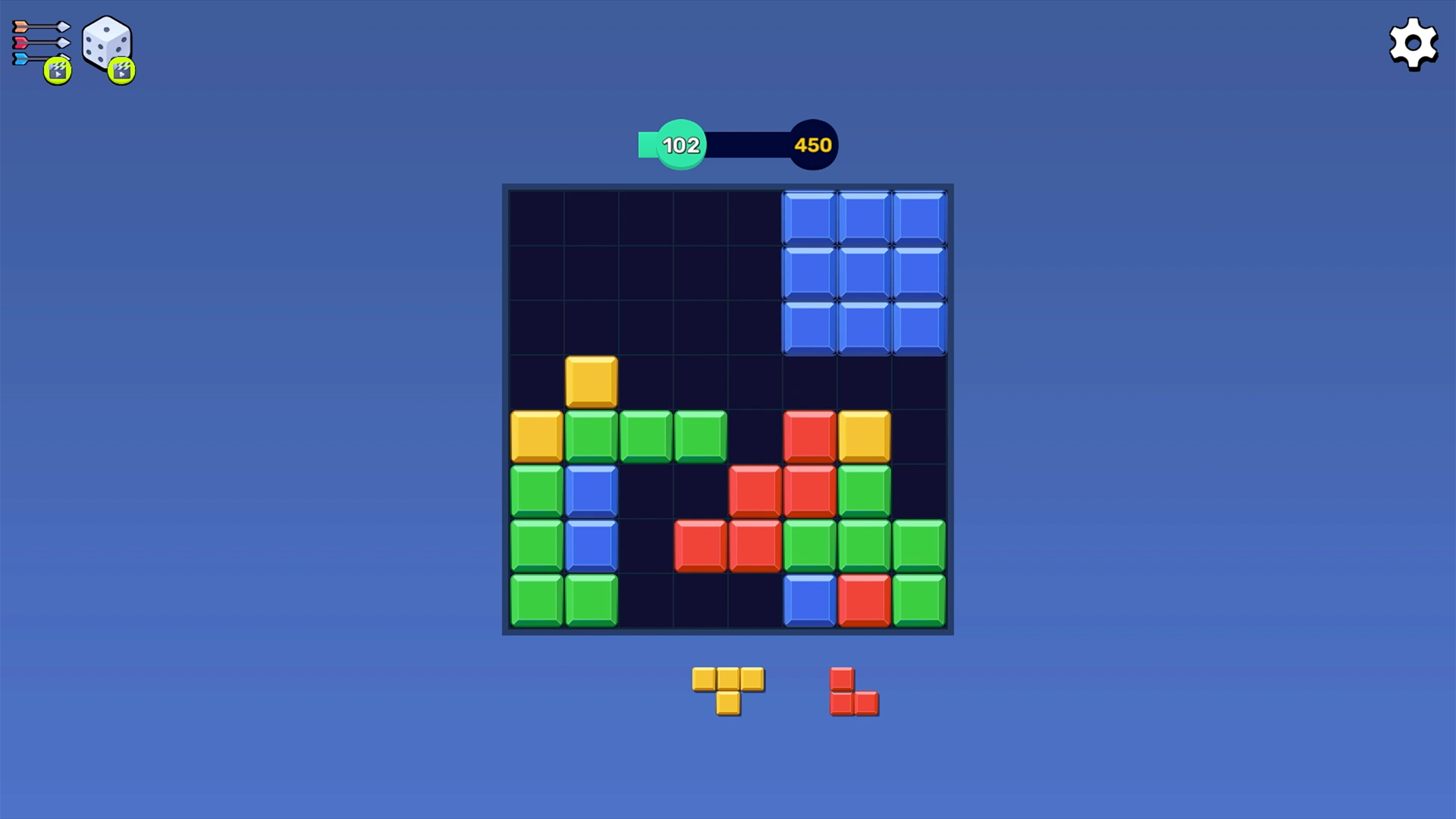The image size is (1456, 819).
Task: Open the settings gear
Action: click(x=1412, y=43)
